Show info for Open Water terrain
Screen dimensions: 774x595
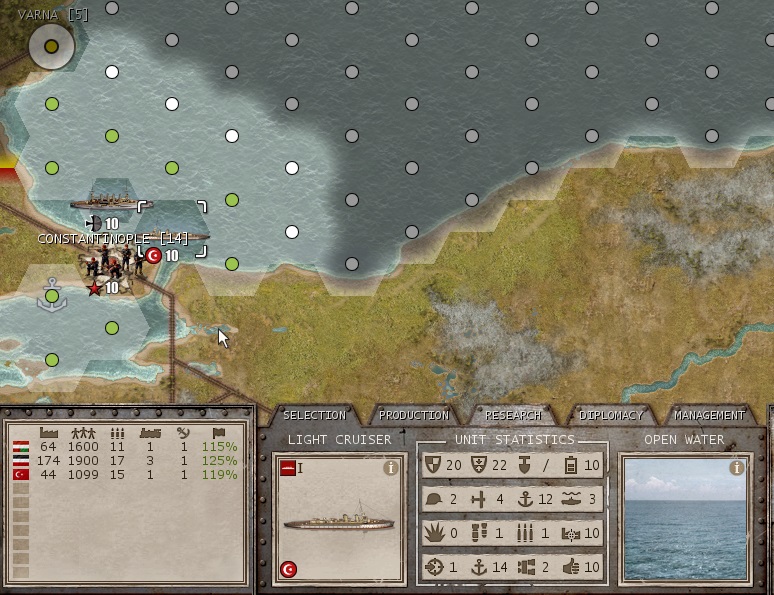(x=737, y=467)
